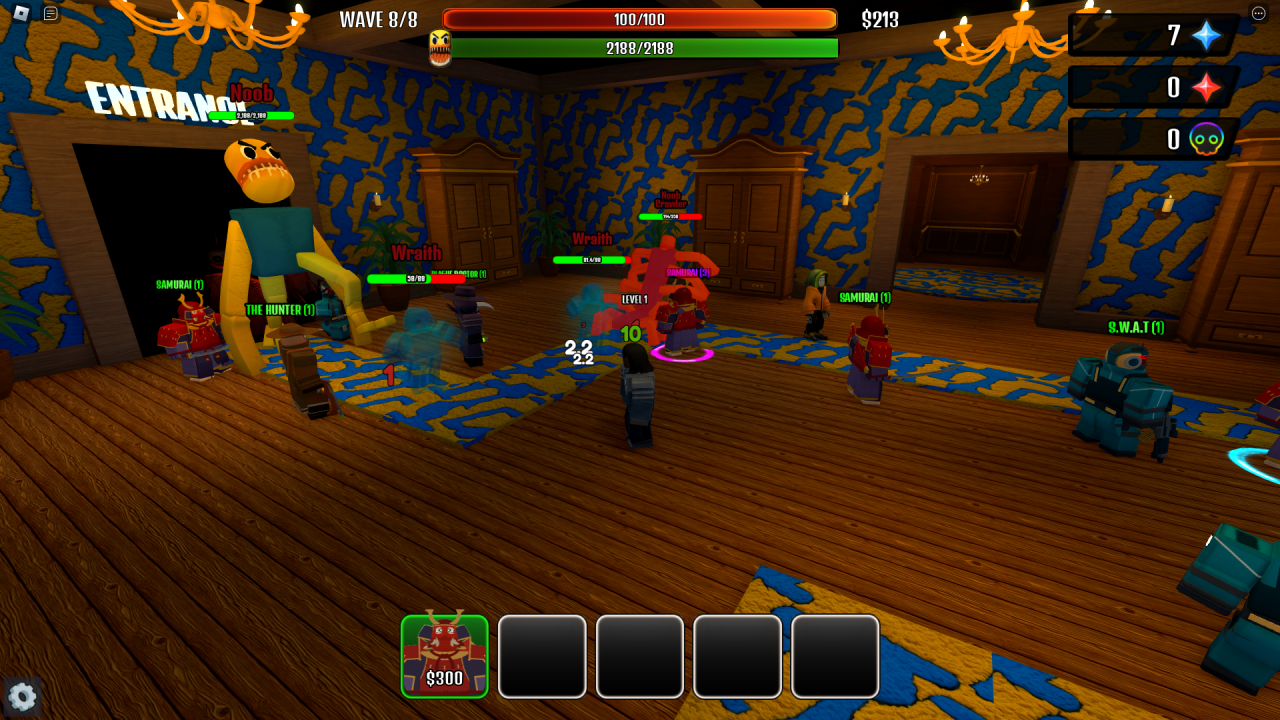The height and width of the screenshot is (720, 1280).
Task: Select the Samurai portrait in the hotbar
Action: tap(444, 655)
